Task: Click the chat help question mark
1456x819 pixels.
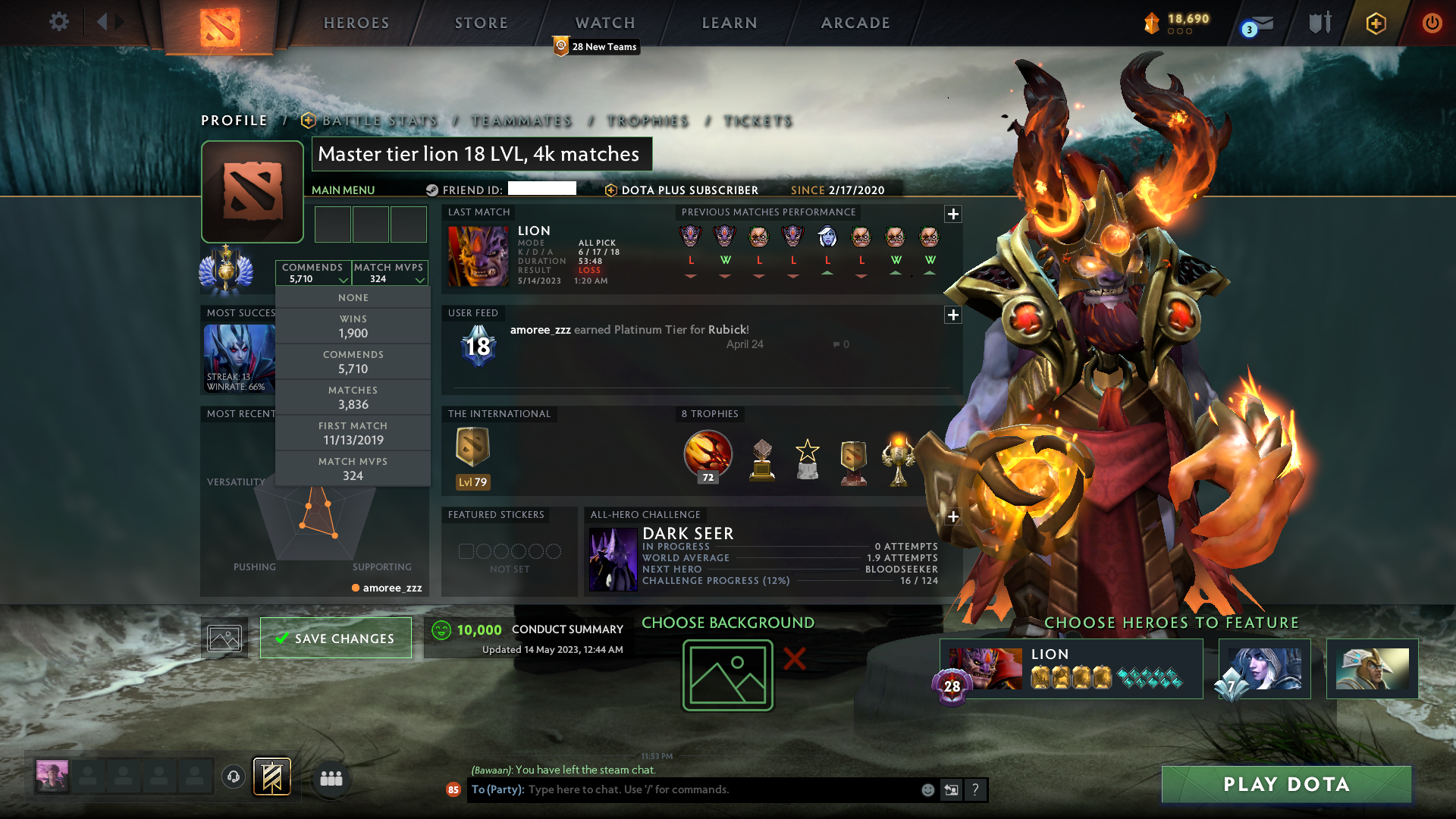Action: (976, 789)
